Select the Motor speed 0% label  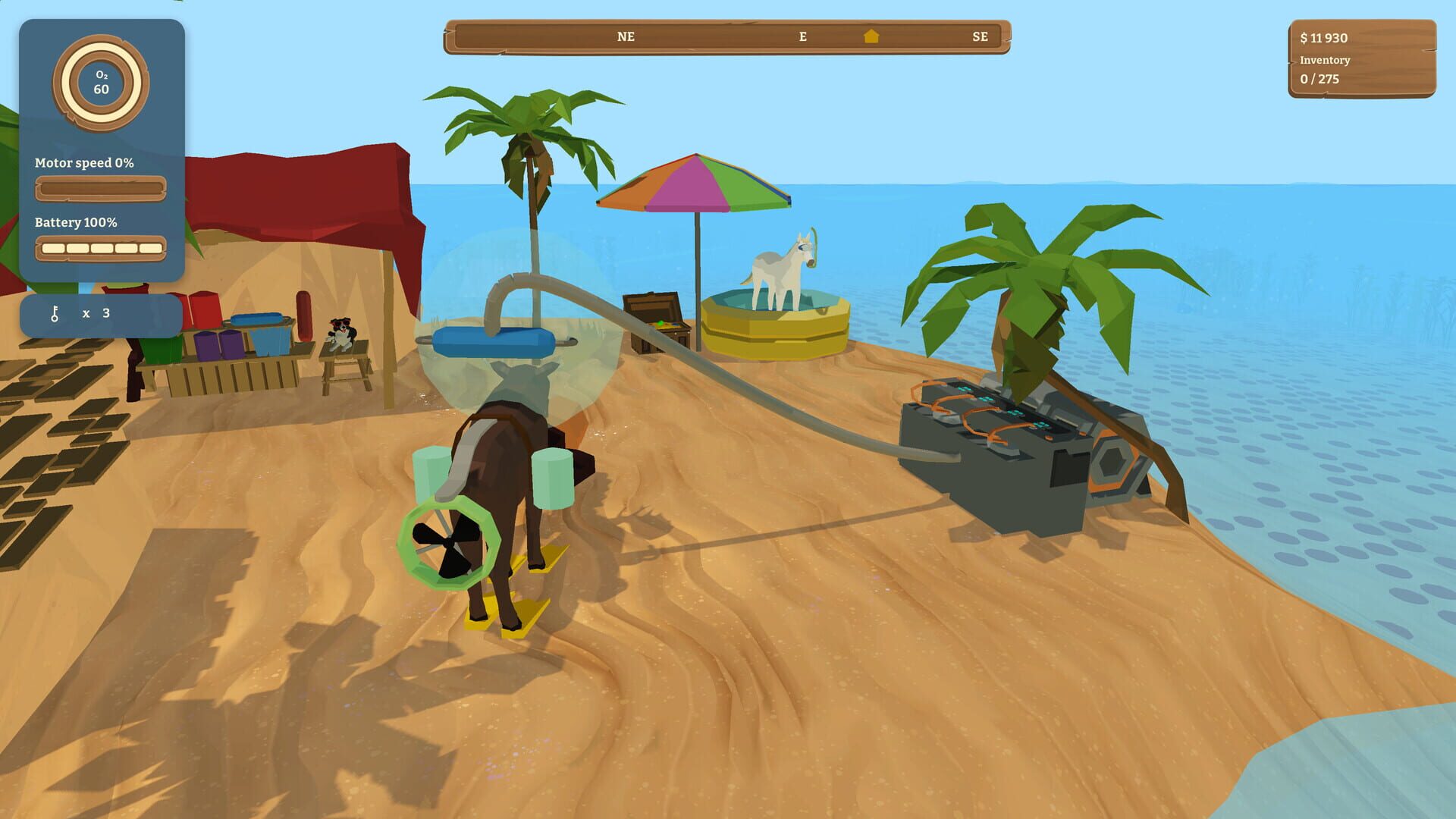pyautogui.click(x=83, y=162)
